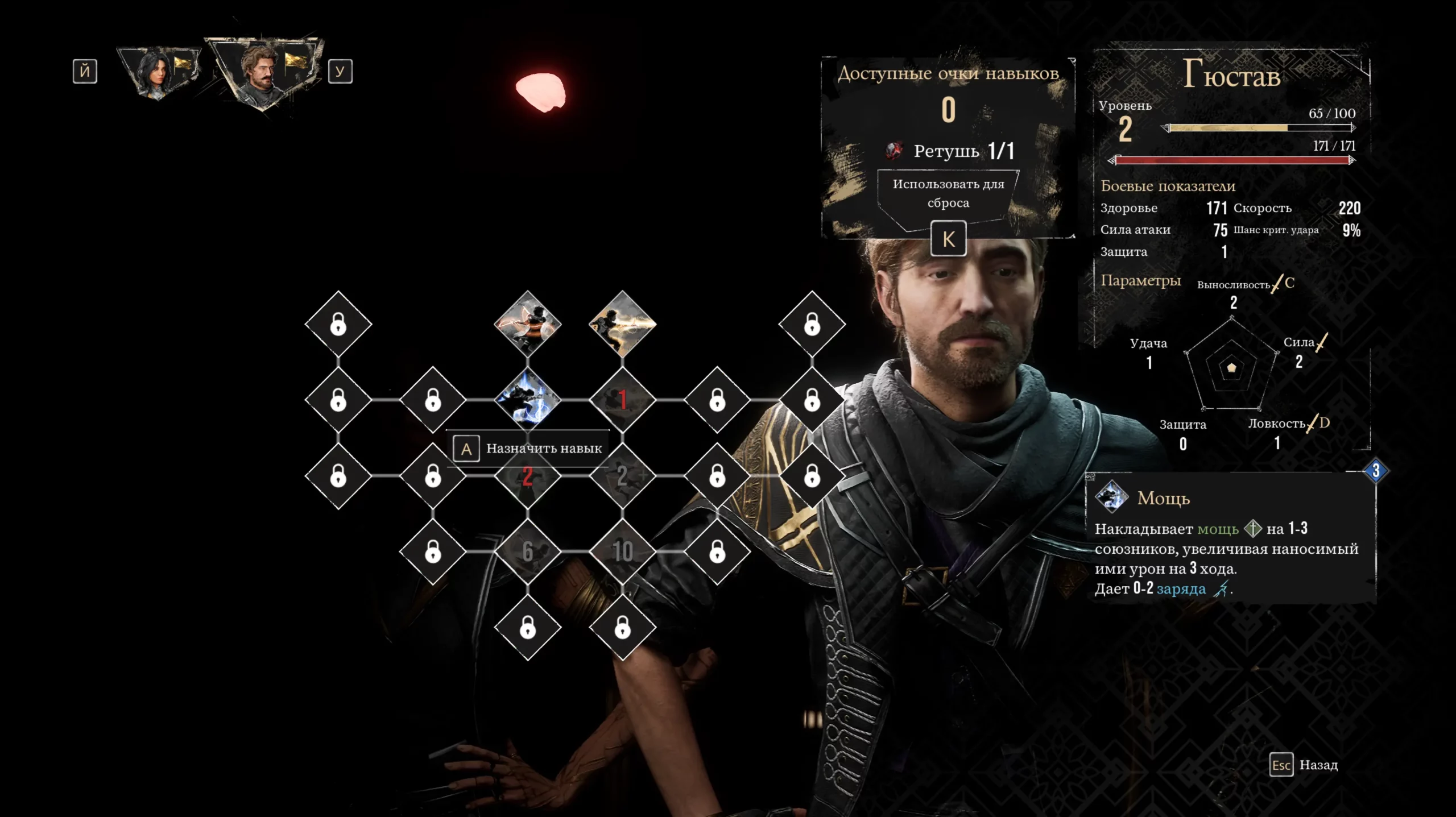The height and width of the screenshot is (817, 1456).
Task: Click the "Использовать для сброса" reset button
Action: (948, 194)
